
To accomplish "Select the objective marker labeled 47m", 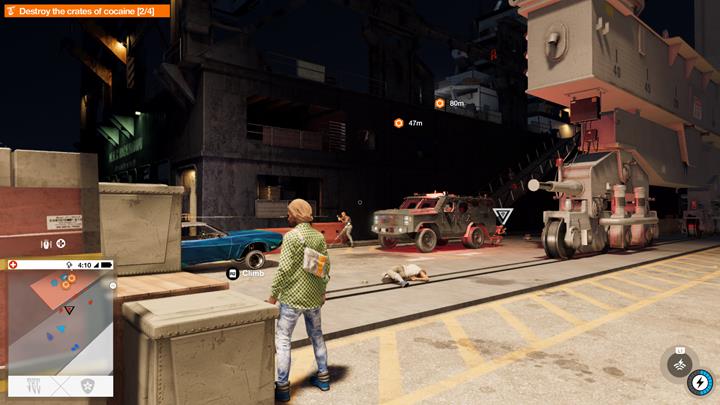I will (398, 123).
